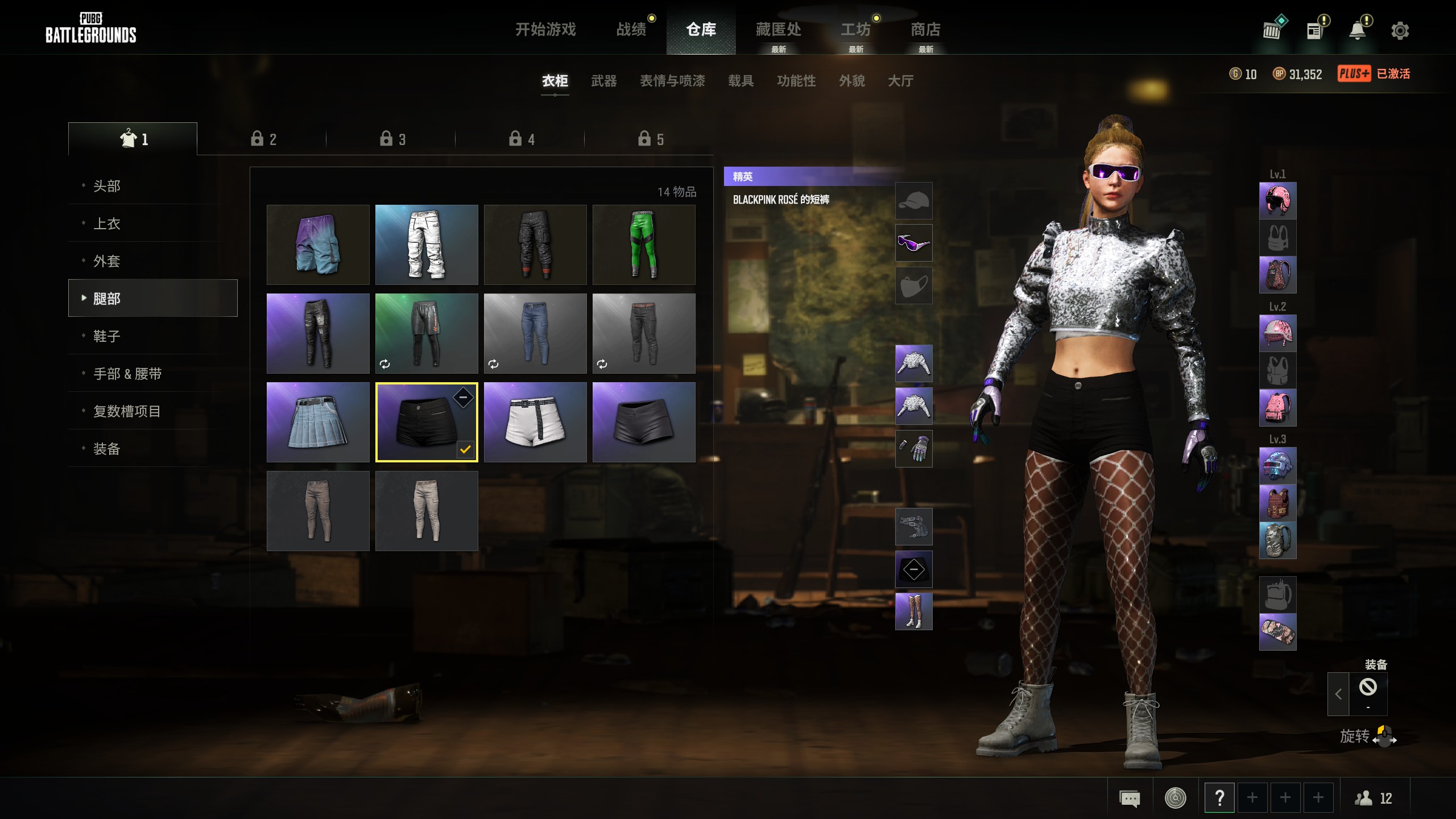
Task: Click the help question mark slot
Action: coord(1221,798)
